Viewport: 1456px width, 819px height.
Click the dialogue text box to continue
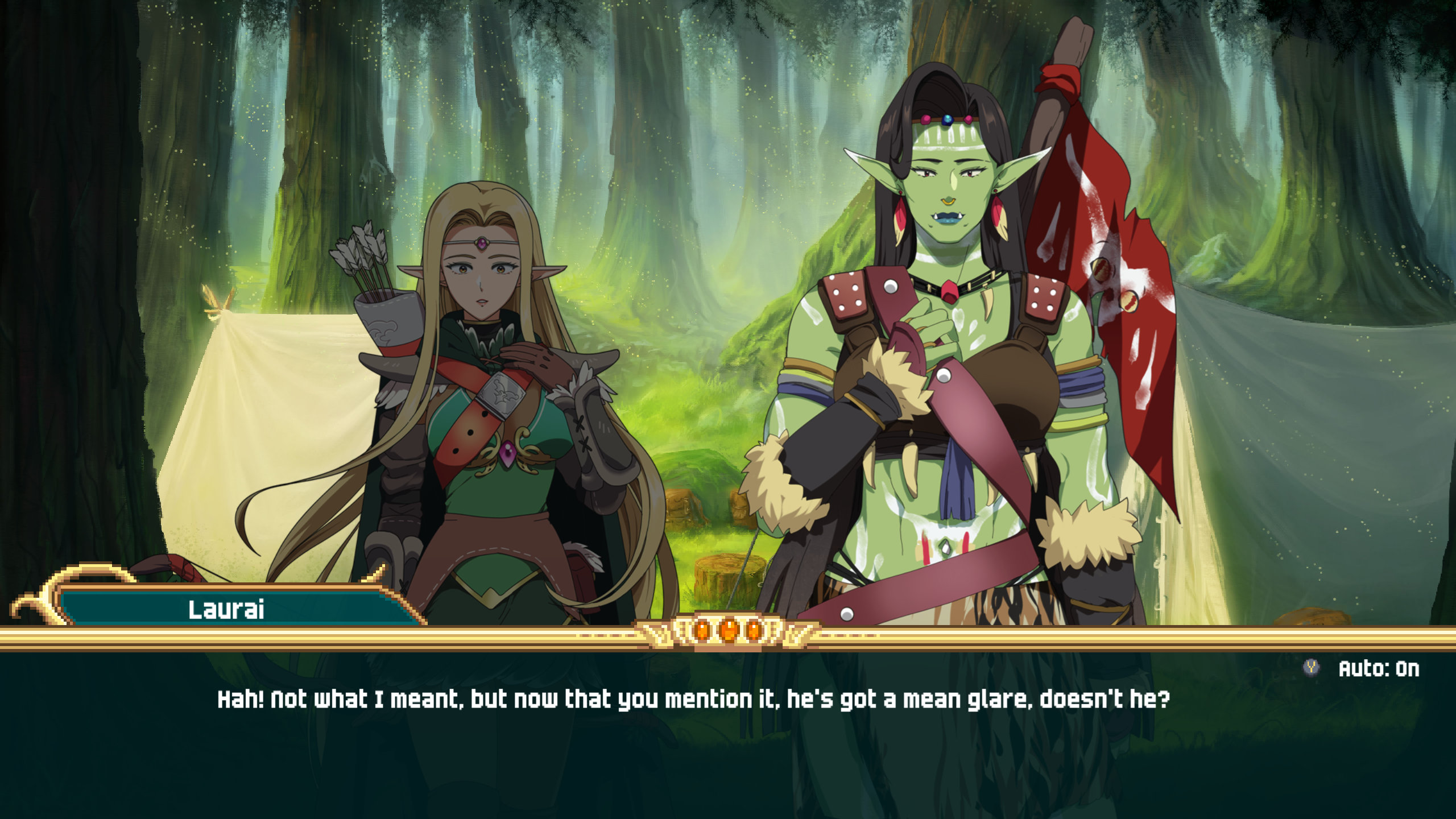tap(694, 739)
